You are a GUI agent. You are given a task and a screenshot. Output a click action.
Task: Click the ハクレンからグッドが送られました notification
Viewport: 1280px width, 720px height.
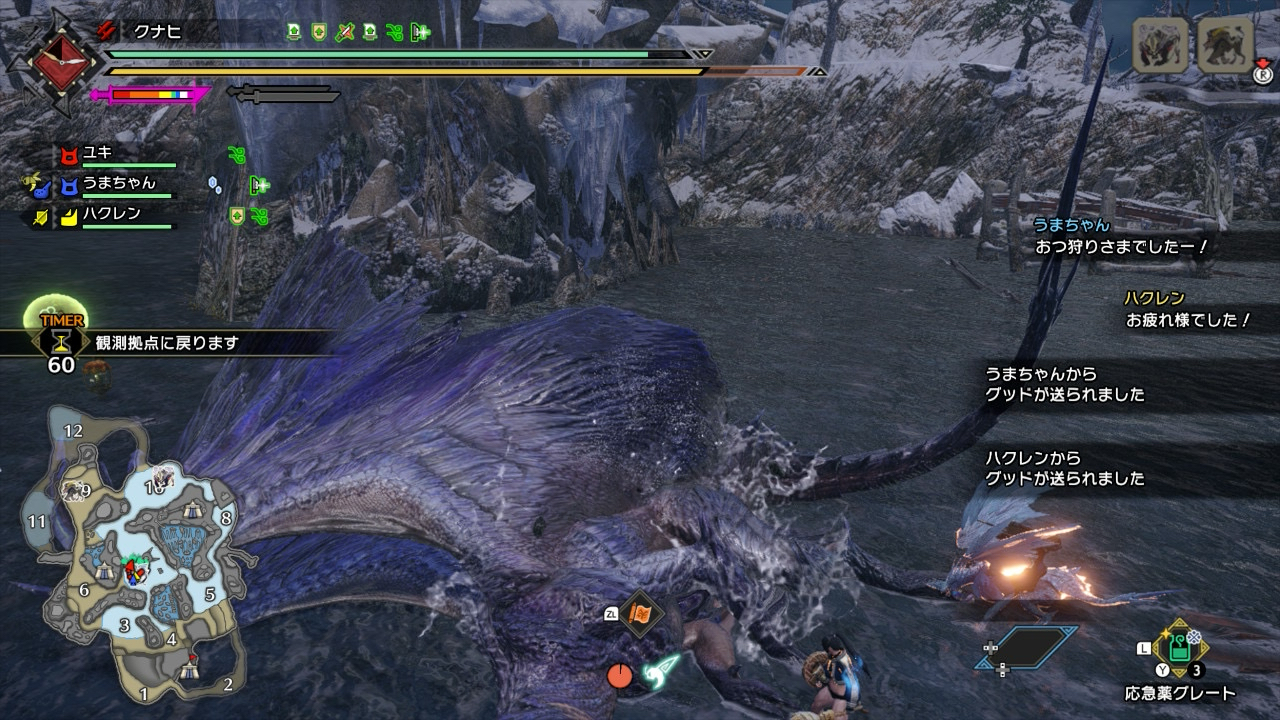pos(1065,468)
